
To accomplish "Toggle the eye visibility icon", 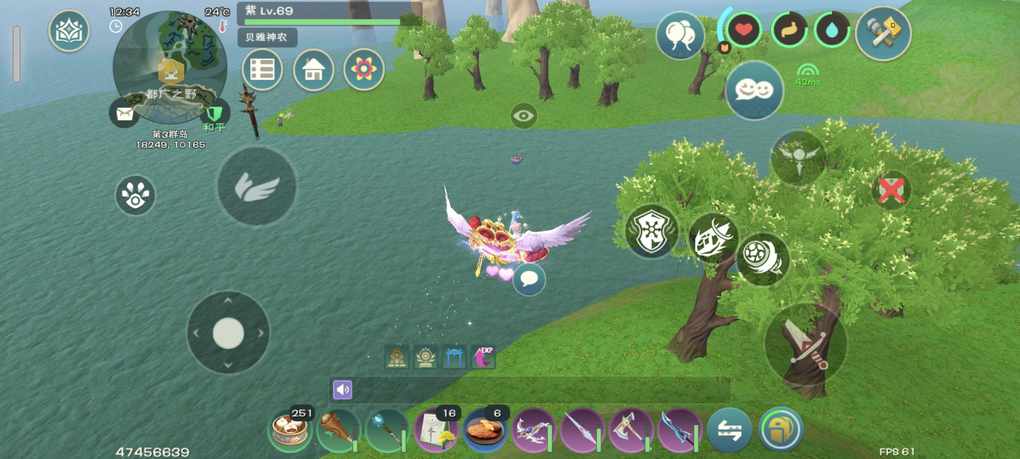I will coord(524,116).
